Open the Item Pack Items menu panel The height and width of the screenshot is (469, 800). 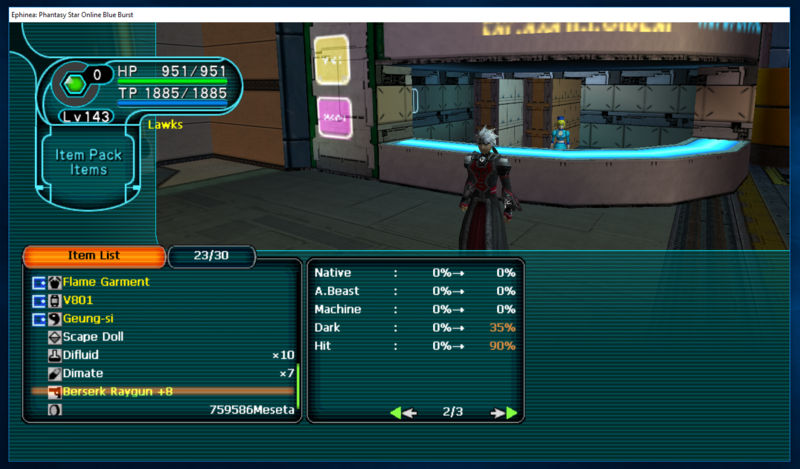pyautogui.click(x=88, y=162)
